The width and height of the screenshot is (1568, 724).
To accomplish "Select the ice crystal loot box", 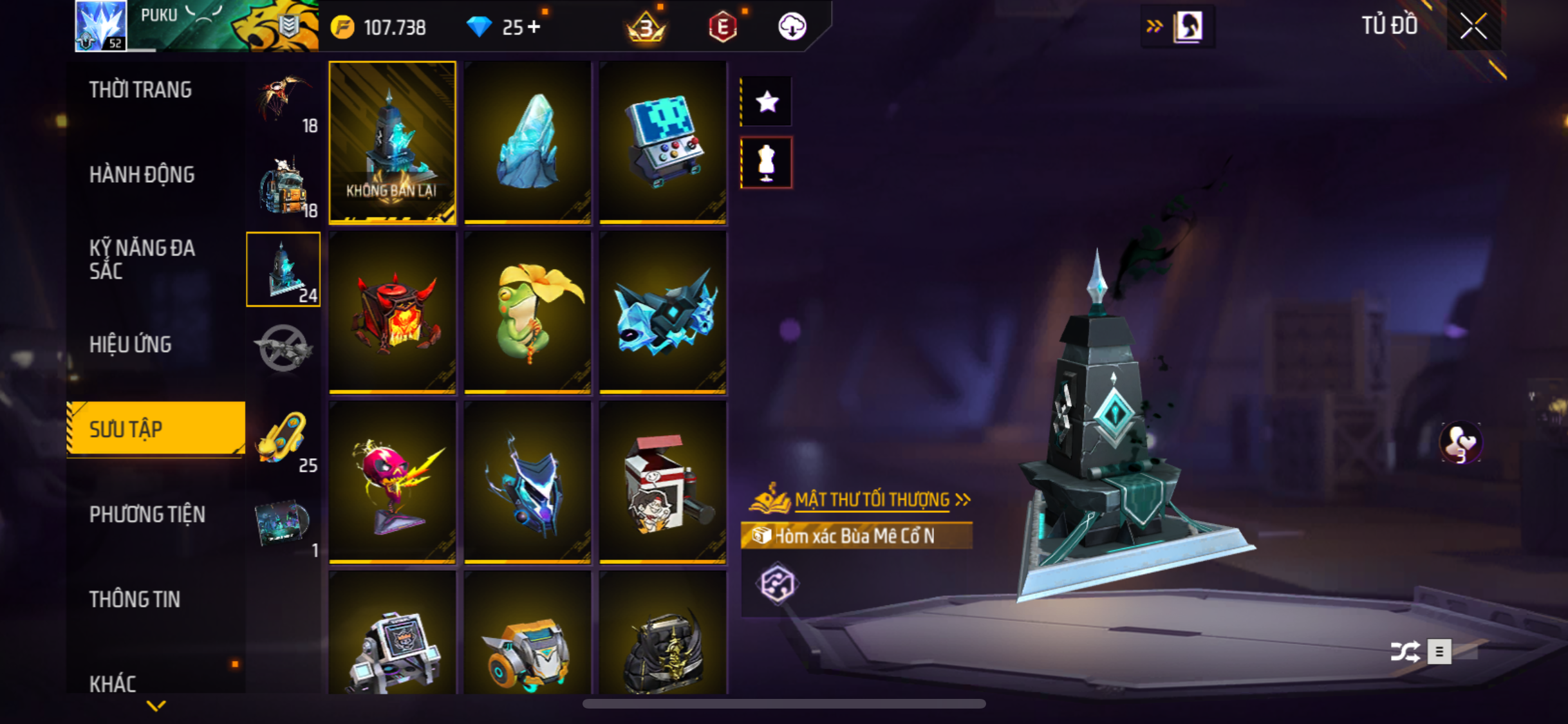I will (527, 142).
